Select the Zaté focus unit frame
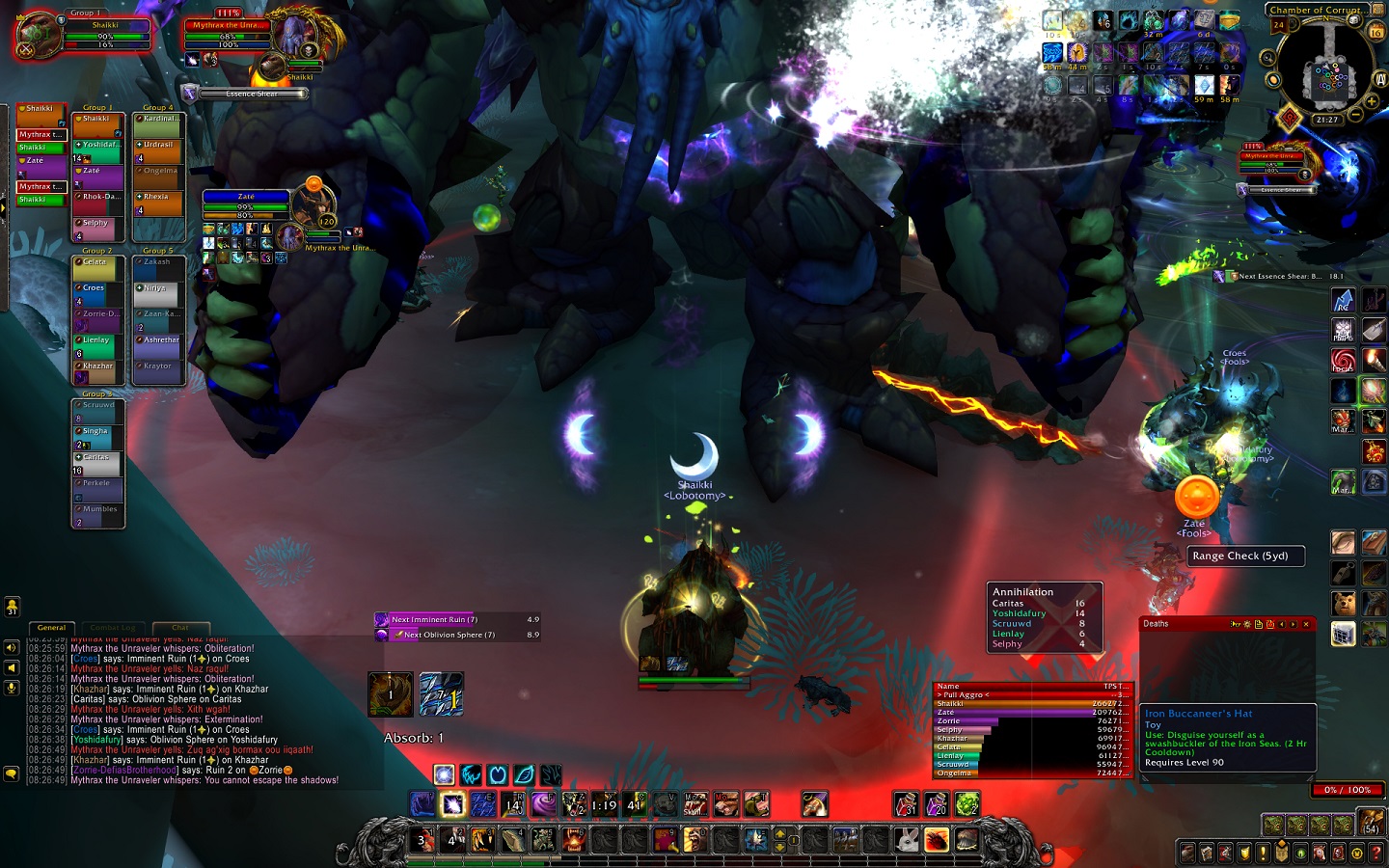The image size is (1389, 868). (246, 205)
